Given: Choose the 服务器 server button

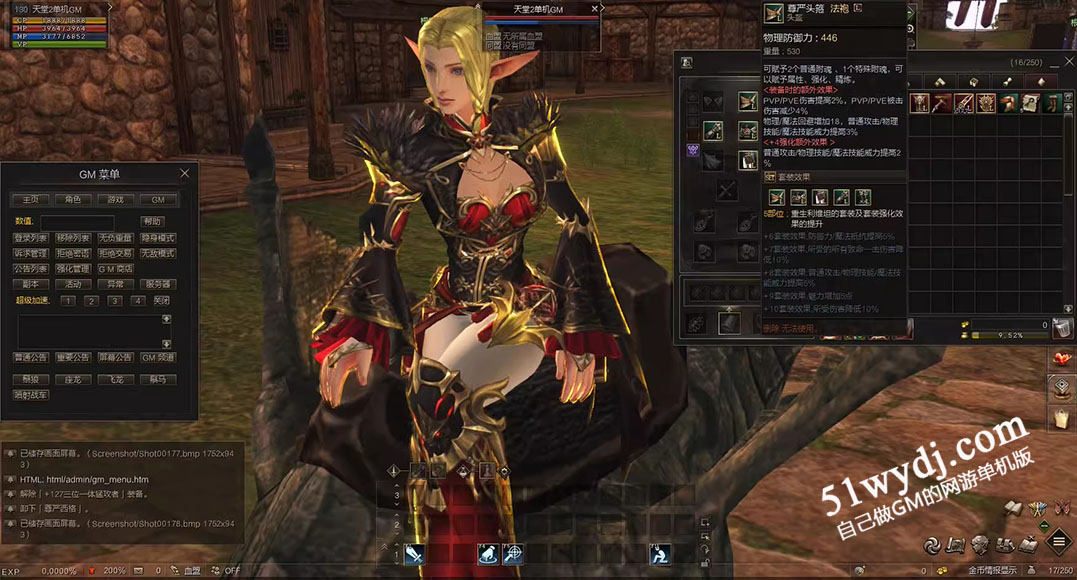Looking at the screenshot, I should point(158,284).
